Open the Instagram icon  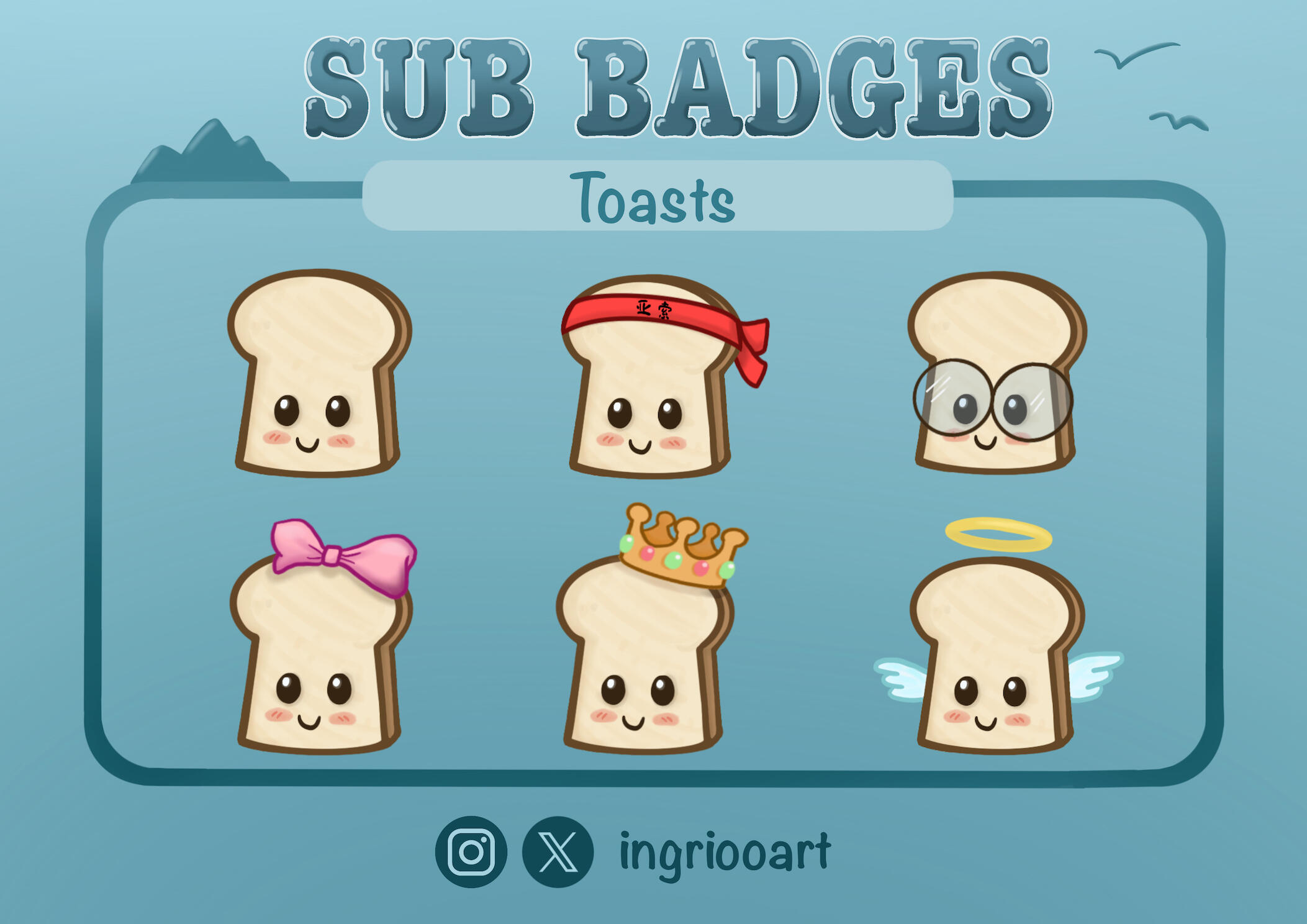click(x=471, y=851)
